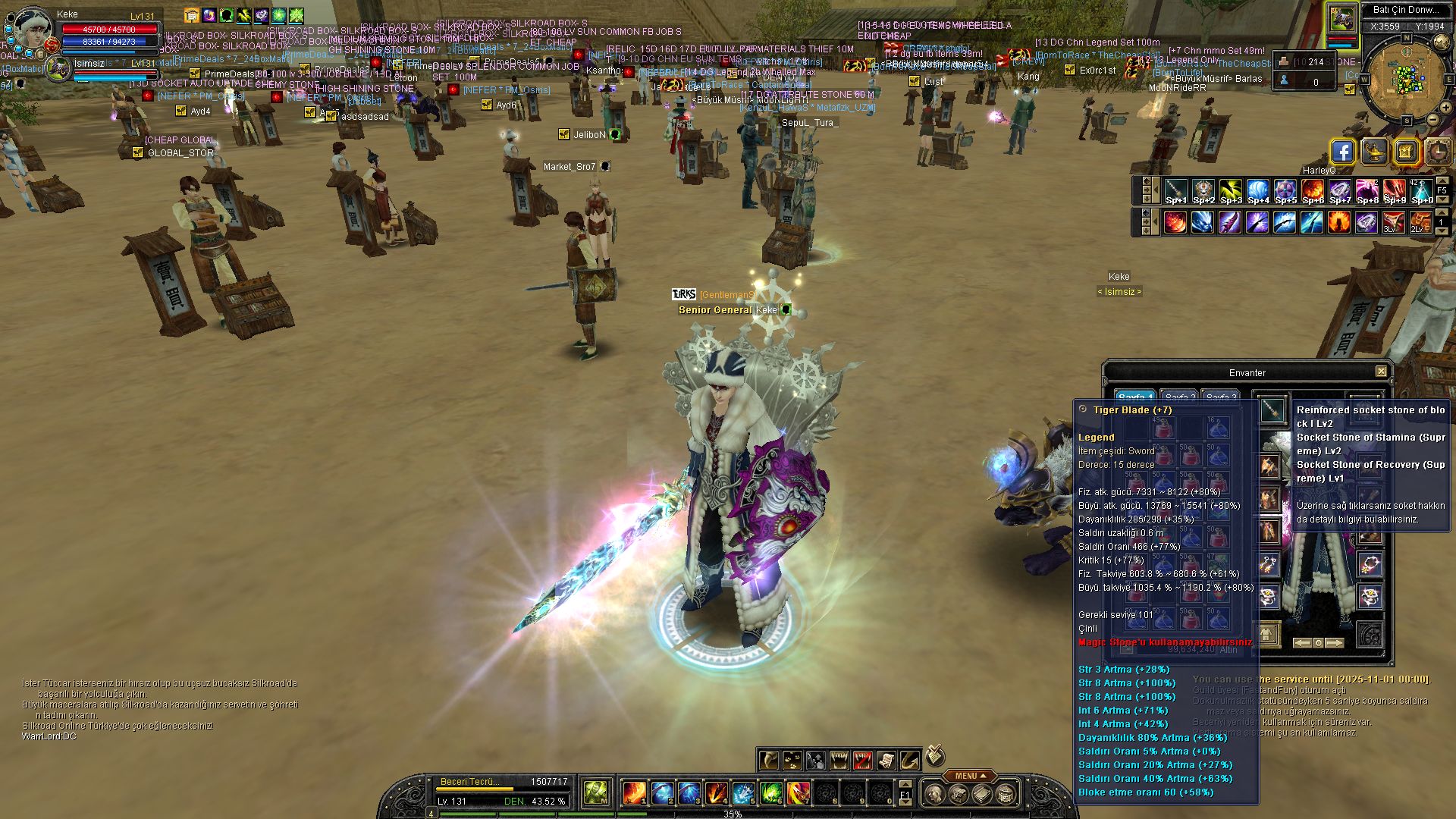The image size is (1456, 819).
Task: Select the Keke character portrait
Action: tap(32, 27)
